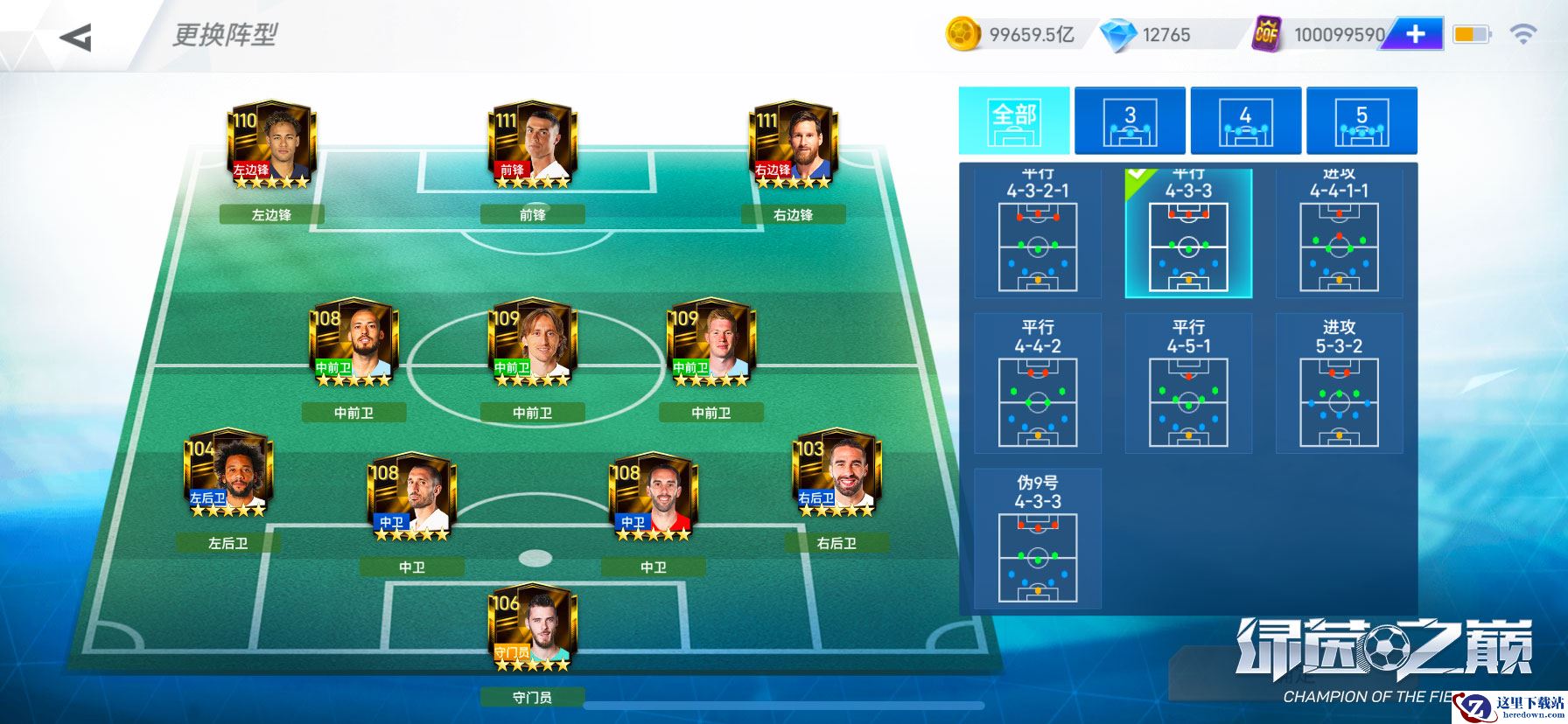Filter formations by 4 defenders
This screenshot has width=1568, height=724.
pos(1245,121)
